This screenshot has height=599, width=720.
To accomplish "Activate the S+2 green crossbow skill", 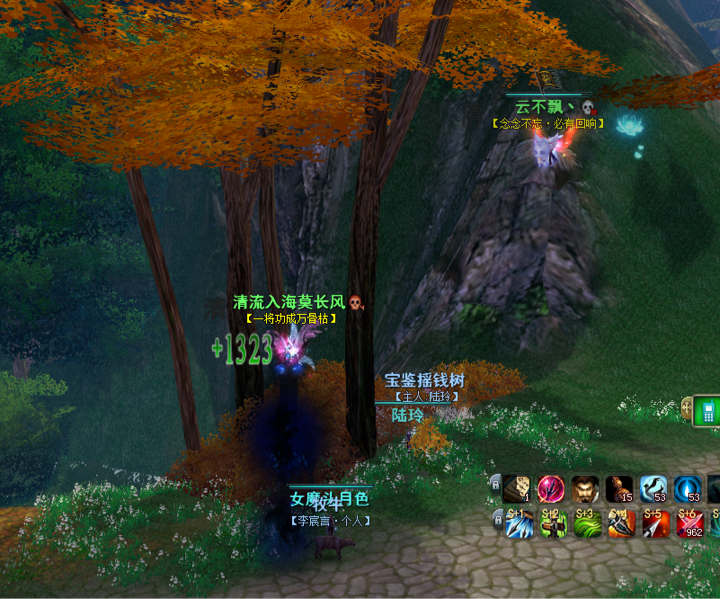I will pyautogui.click(x=551, y=523).
